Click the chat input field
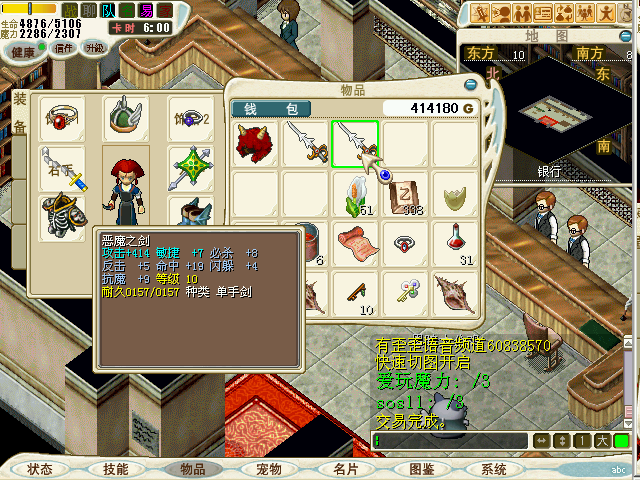The width and height of the screenshot is (640, 480). pyautogui.click(x=450, y=440)
